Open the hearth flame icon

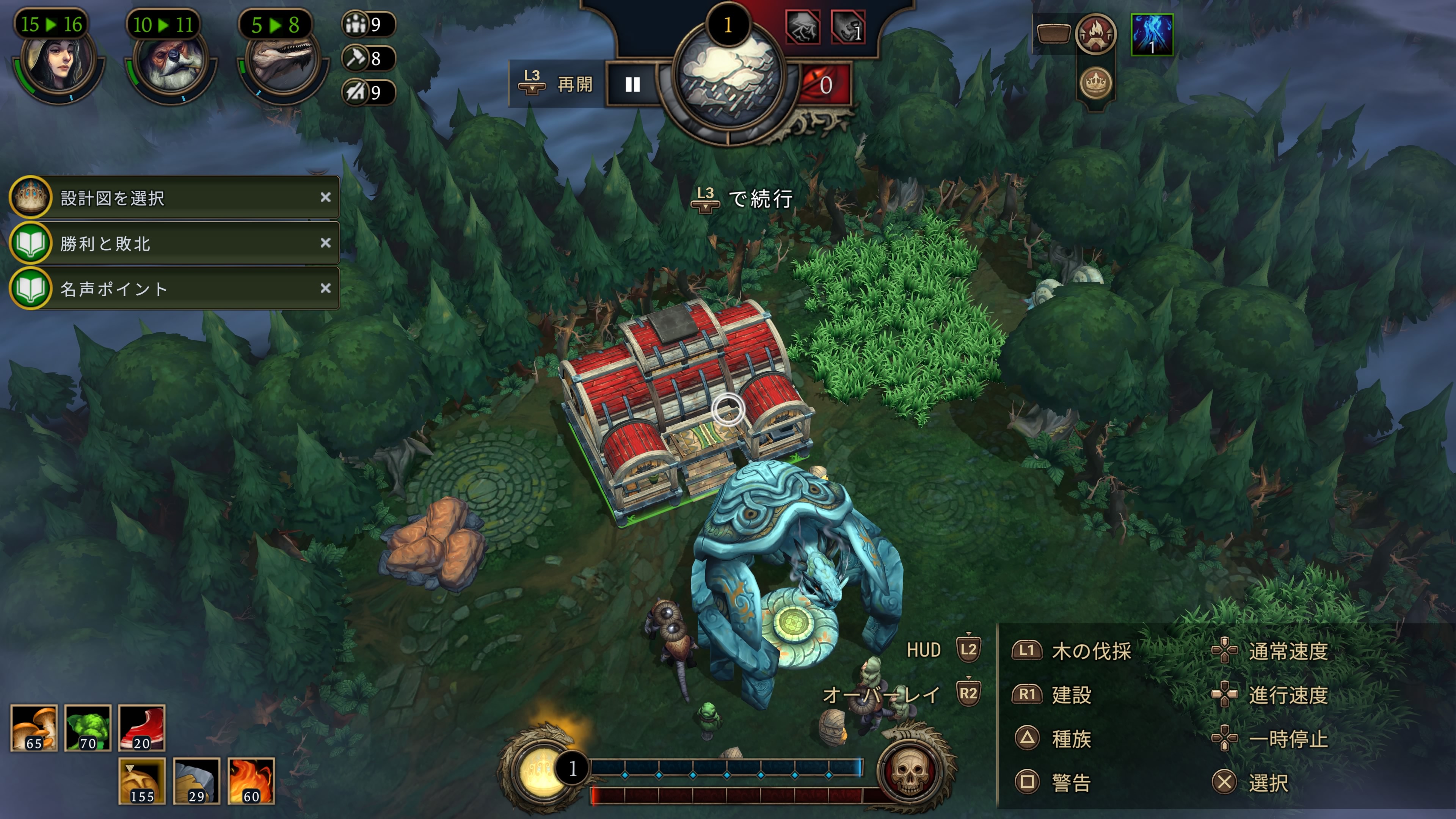[1095, 34]
